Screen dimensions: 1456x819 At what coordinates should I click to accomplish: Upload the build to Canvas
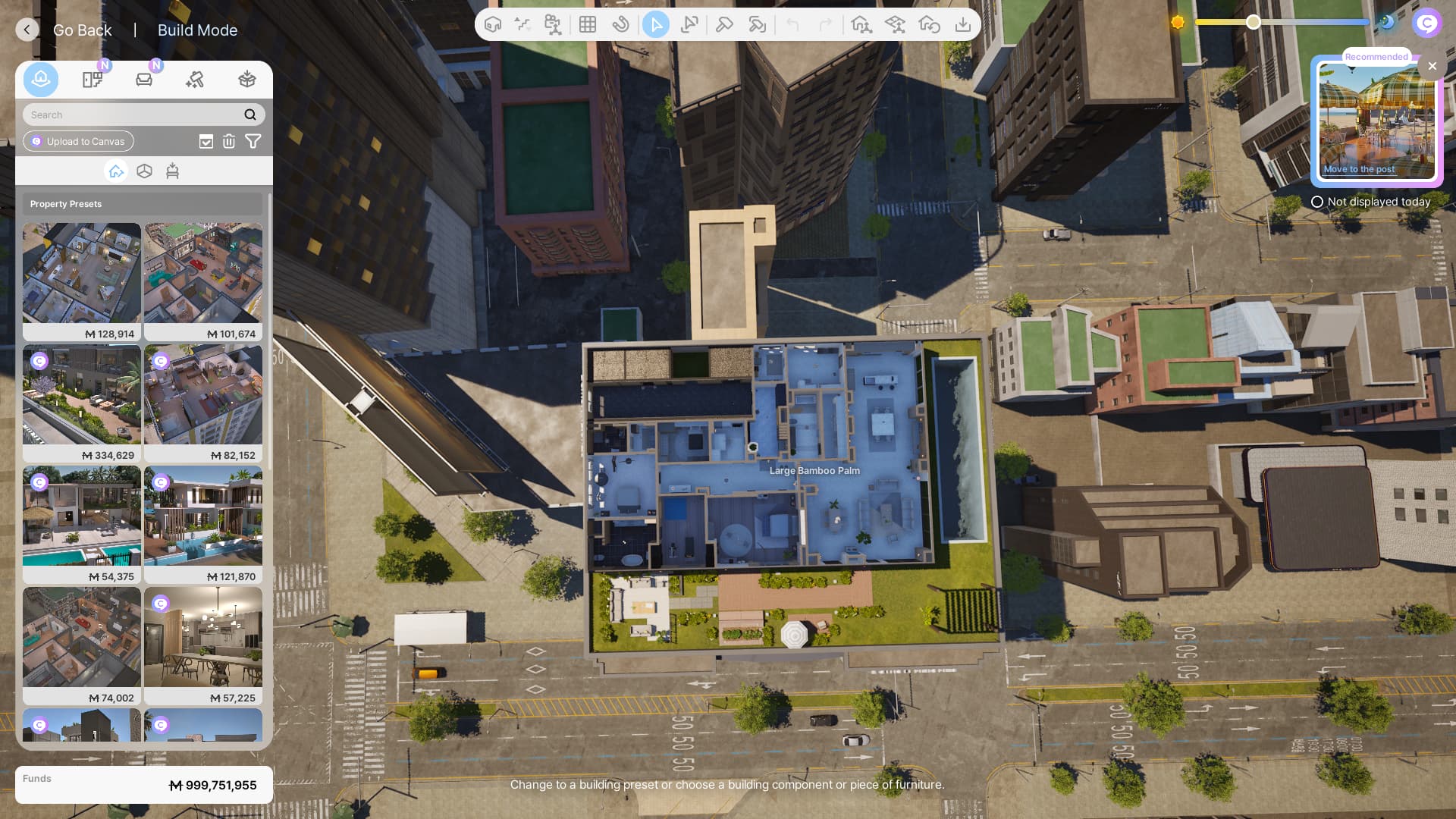[78, 141]
